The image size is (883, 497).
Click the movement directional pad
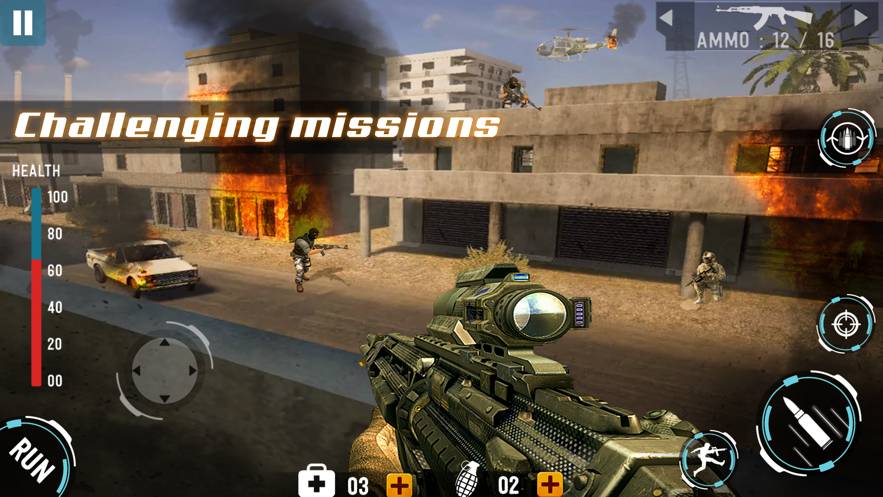click(164, 370)
